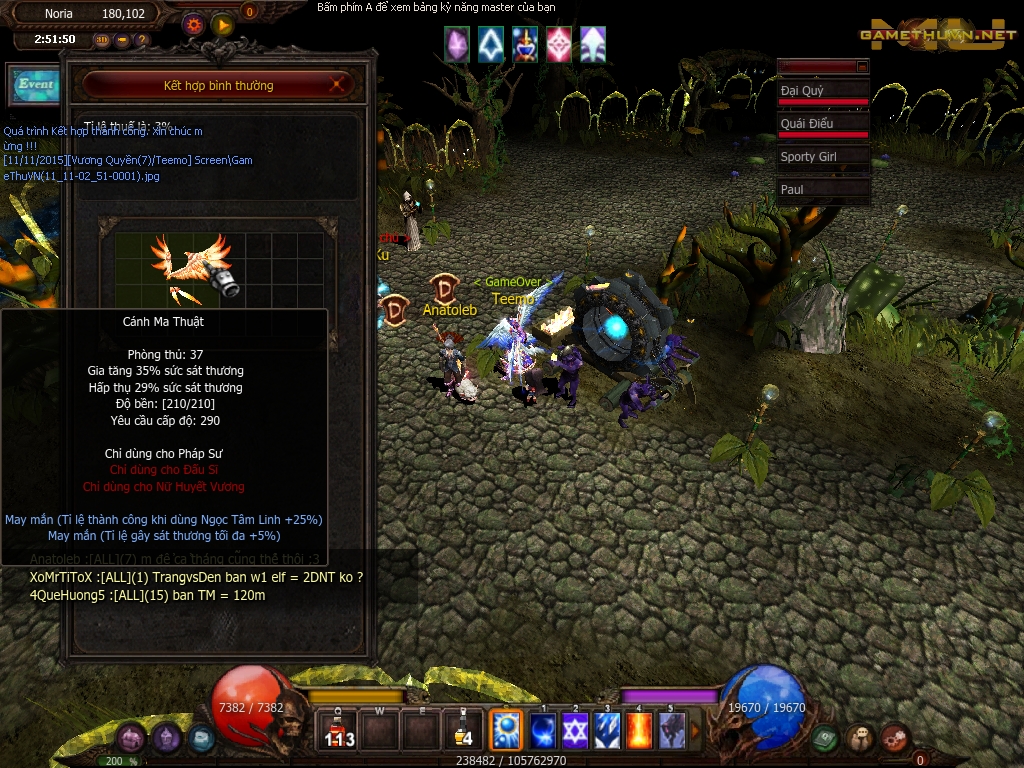Viewport: 1024px width, 768px height.
Task: Open the question mark help button
Action: (142, 40)
